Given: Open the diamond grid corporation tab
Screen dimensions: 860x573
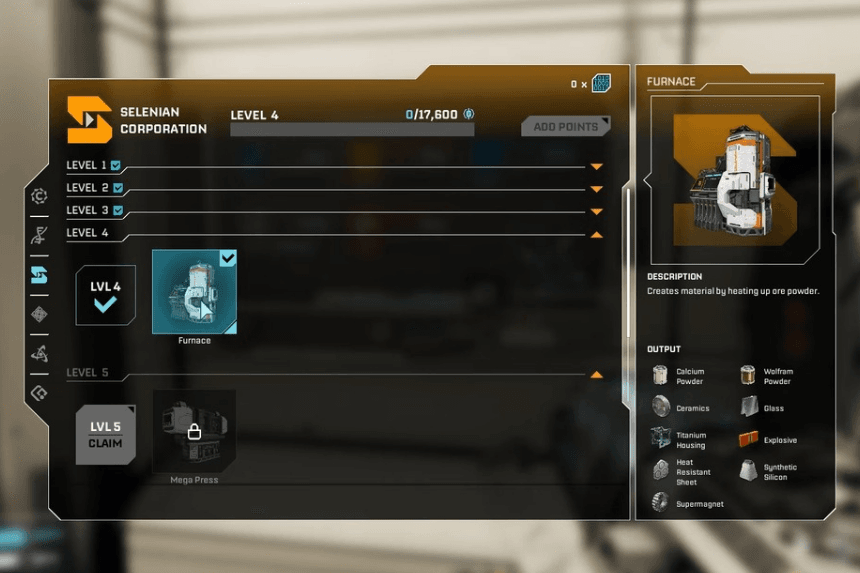Looking at the screenshot, I should (39, 314).
